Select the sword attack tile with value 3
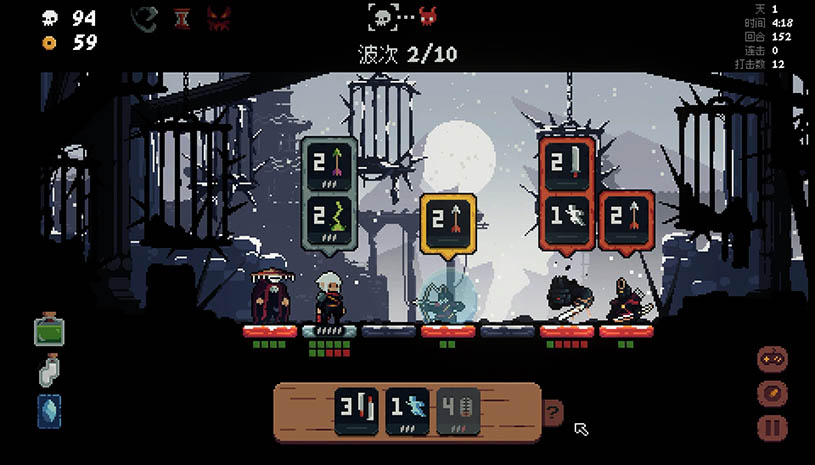815x465 pixels. tap(357, 411)
